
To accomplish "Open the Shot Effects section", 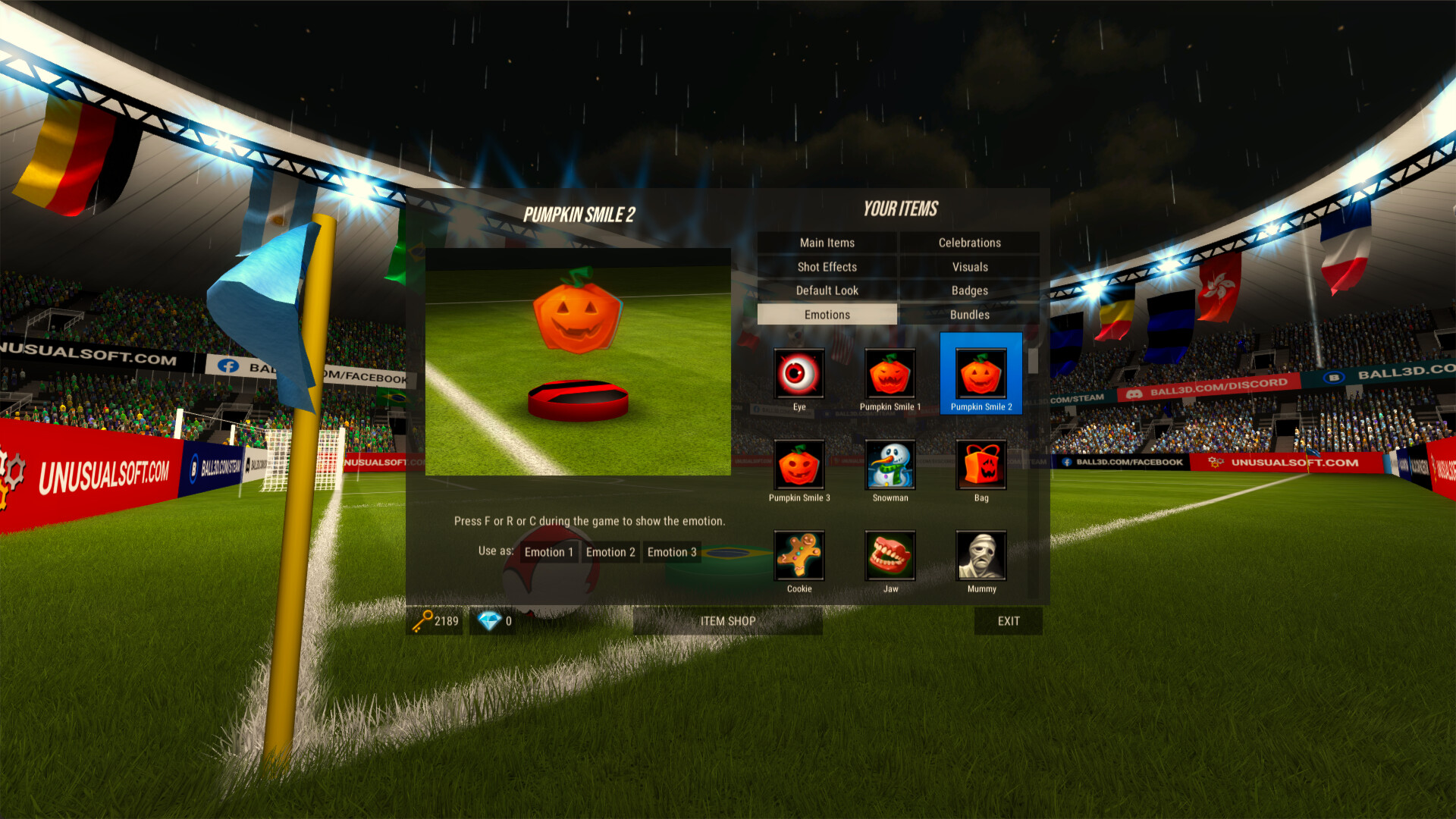I will click(826, 266).
